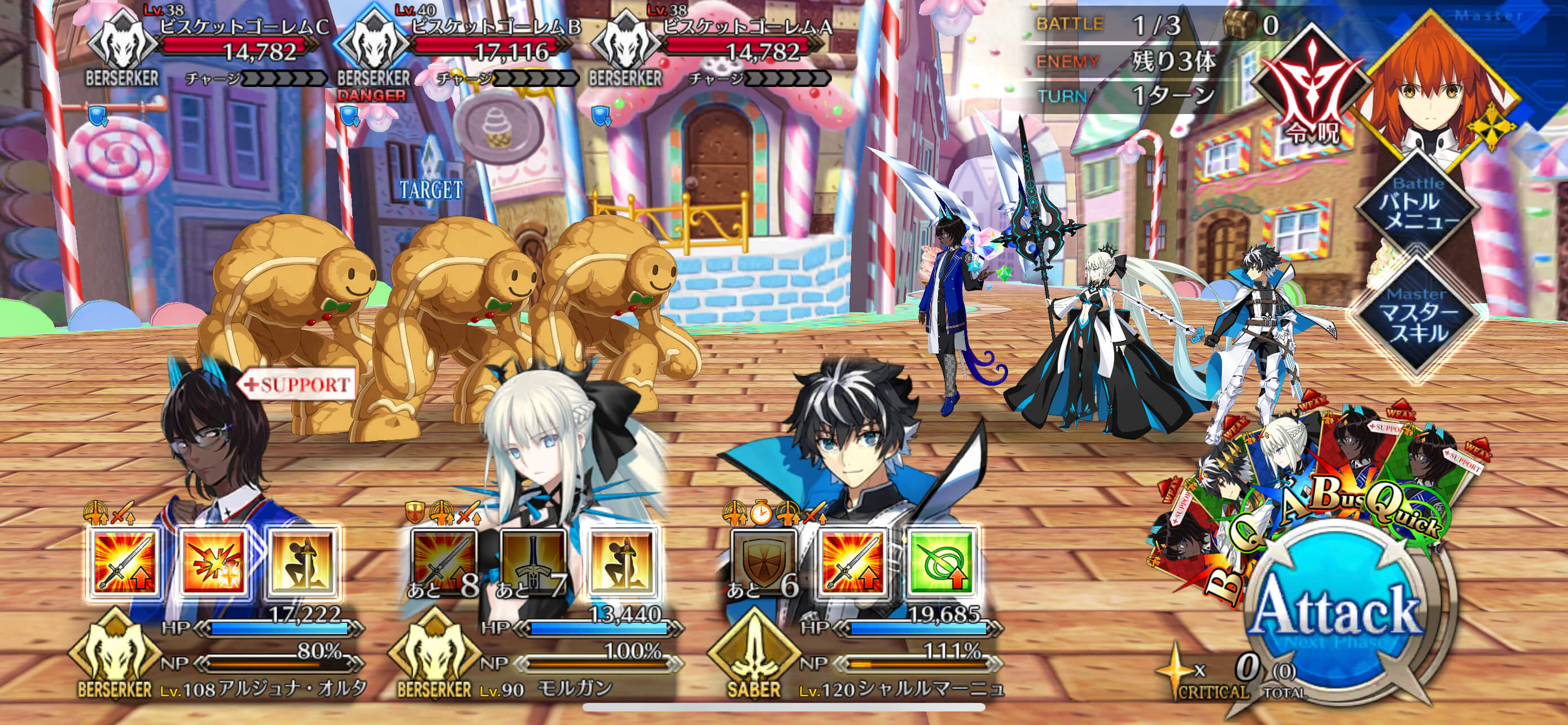The height and width of the screenshot is (725, 1568).
Task: Activate Charlemagne's green Quick-up skill
Action: point(941,562)
